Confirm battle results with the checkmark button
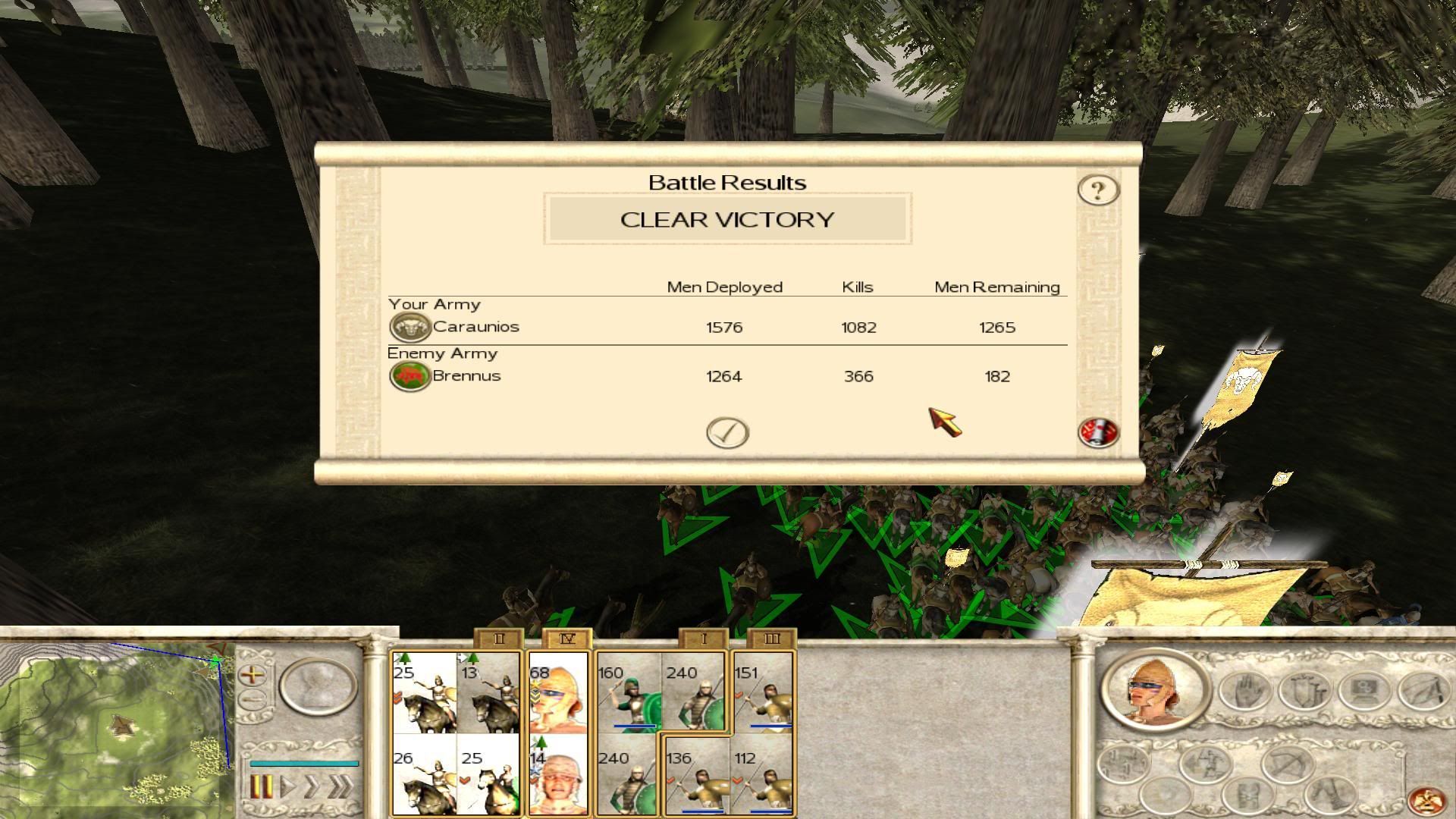This screenshot has height=819, width=1456. (727, 433)
